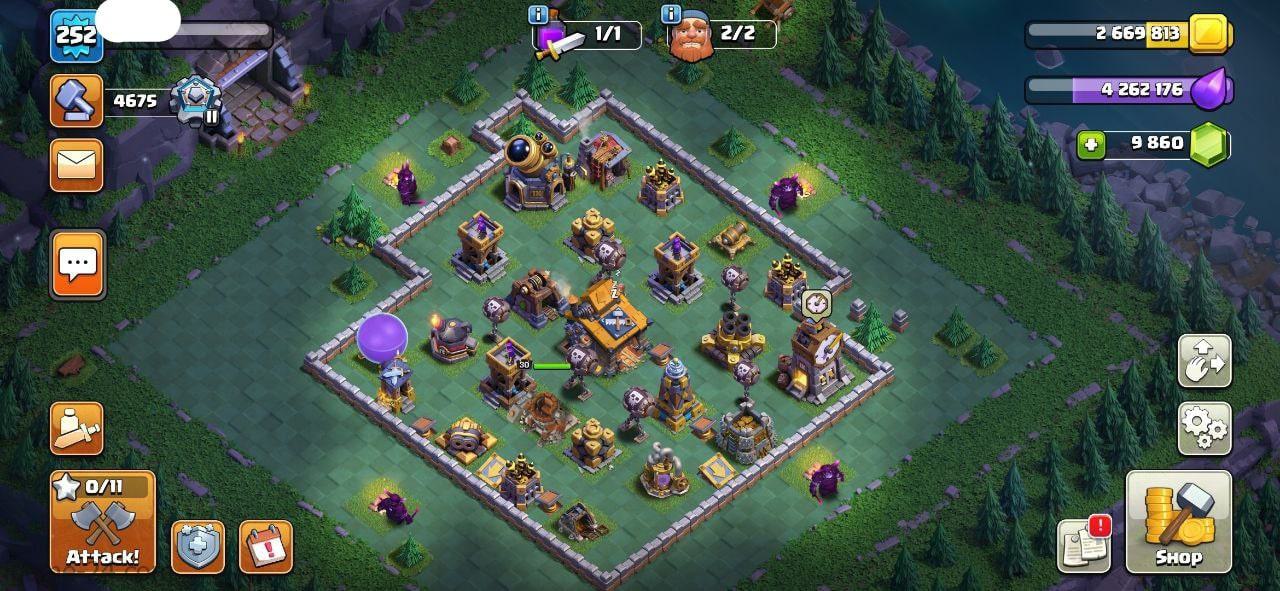Select the gold storage counter coin
The image size is (1280, 591).
coord(1211,35)
